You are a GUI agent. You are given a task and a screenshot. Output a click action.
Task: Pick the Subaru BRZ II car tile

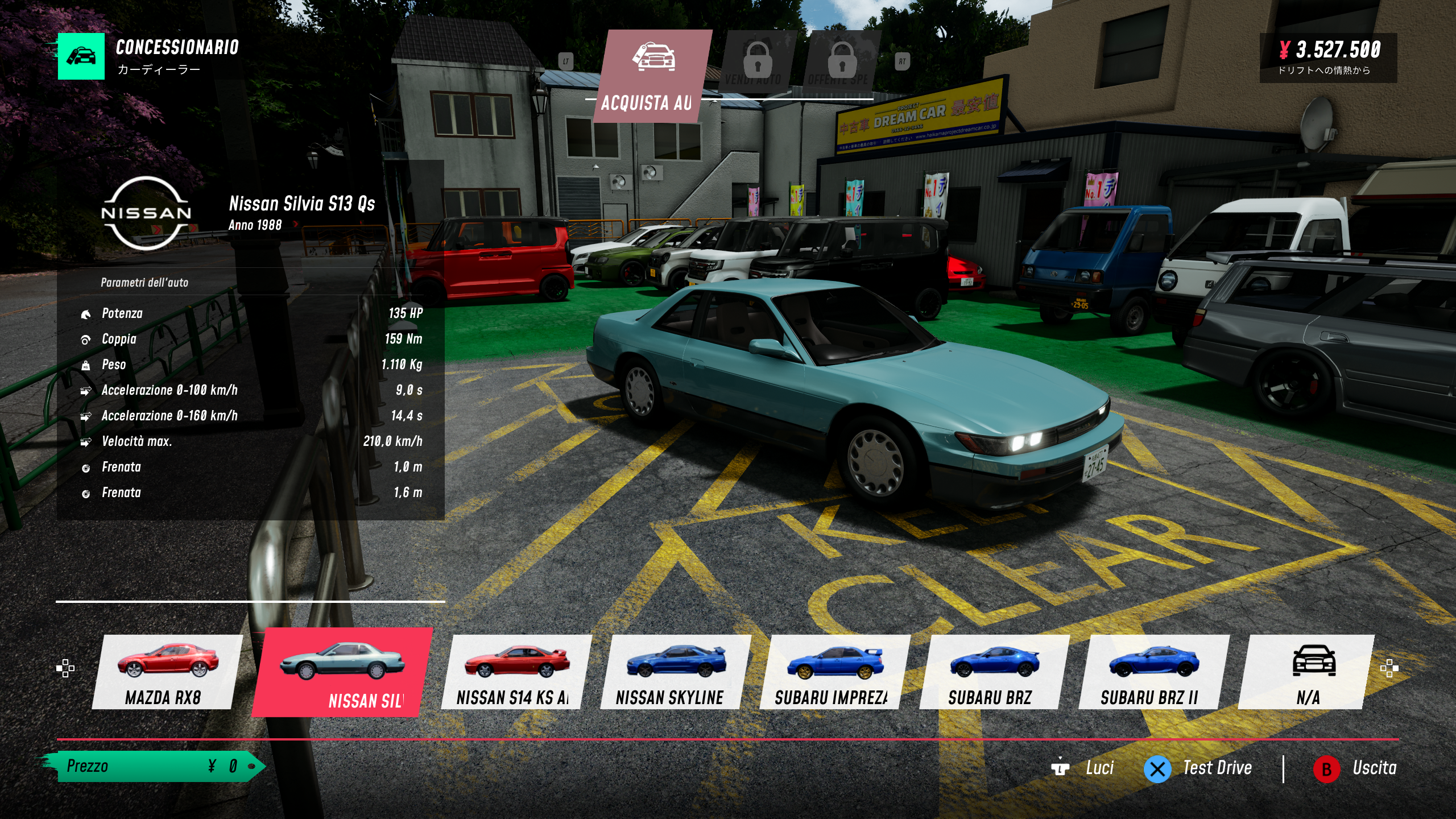click(1152, 672)
